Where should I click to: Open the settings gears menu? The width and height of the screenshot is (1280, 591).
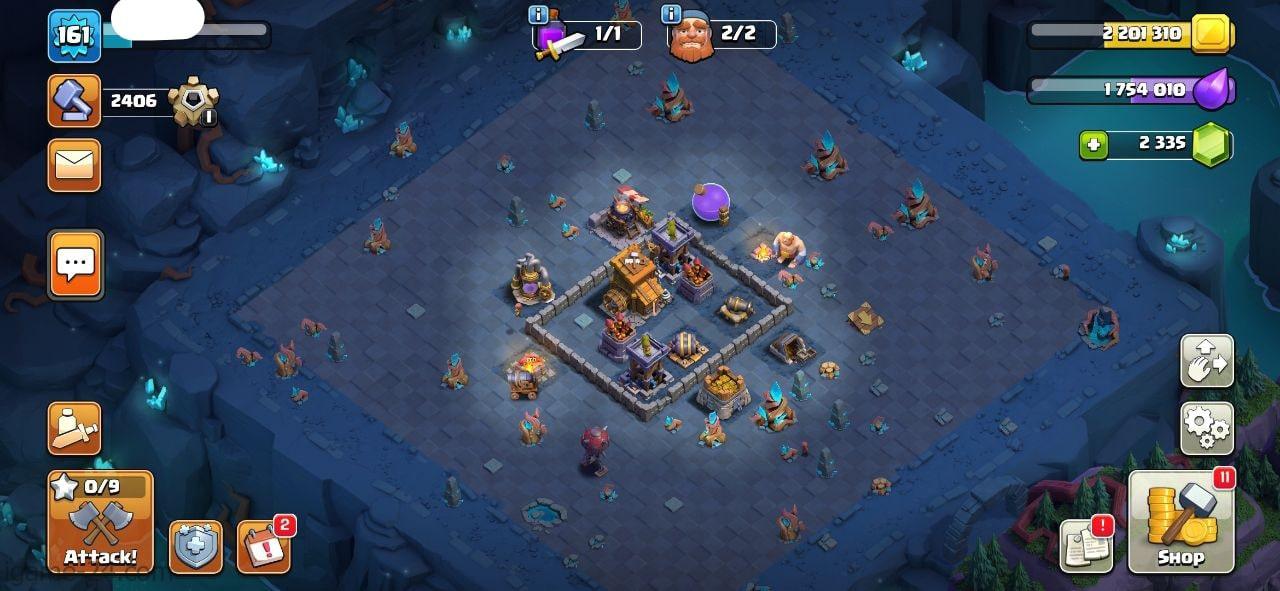pos(1207,428)
